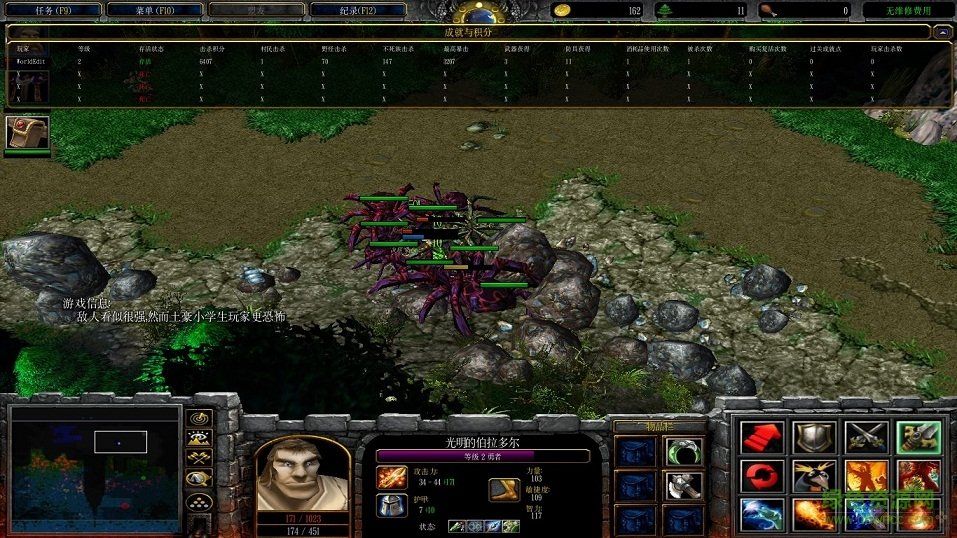Choose the crossed swords Attack command

[x=866, y=437]
